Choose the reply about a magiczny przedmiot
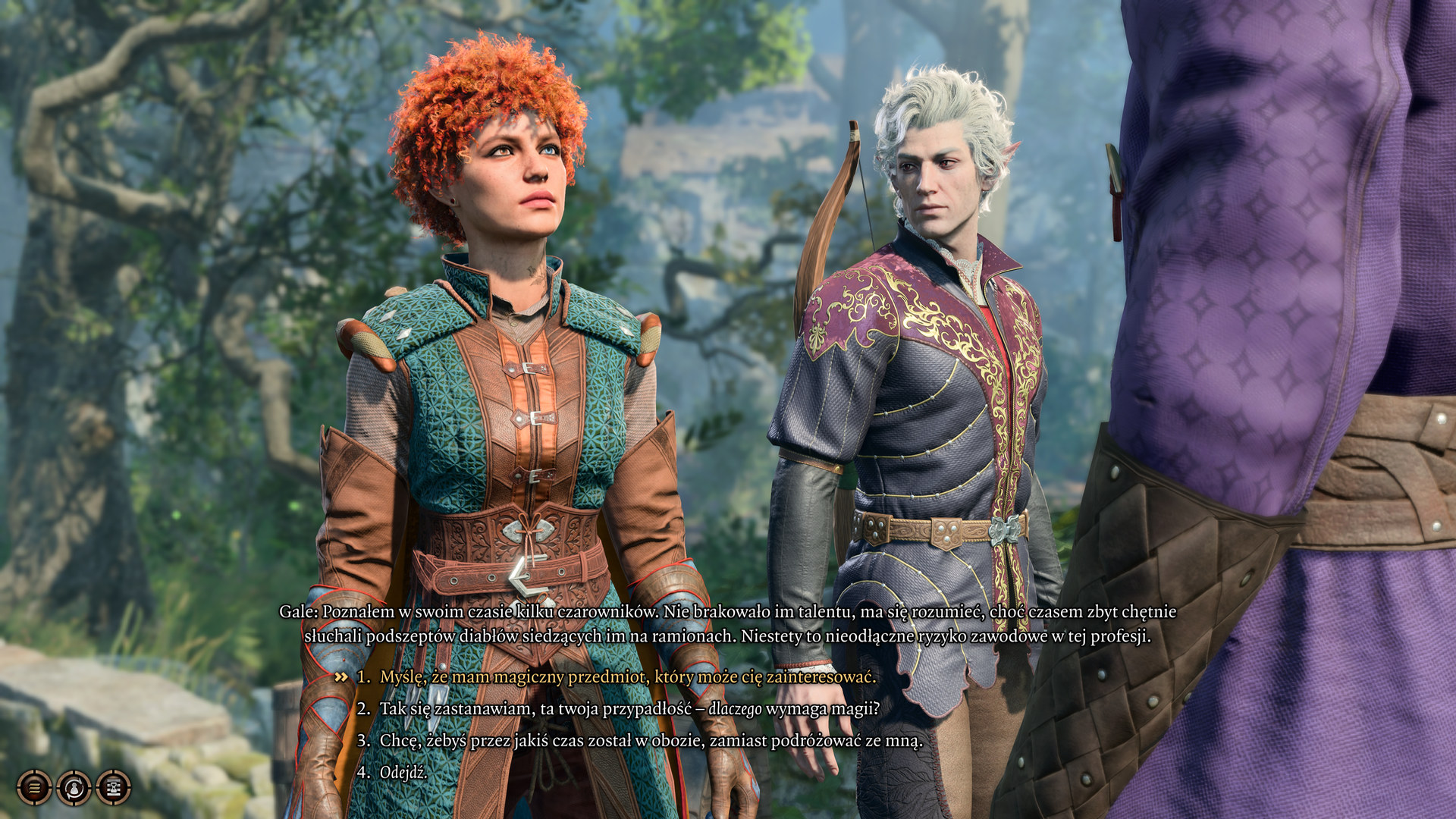The image size is (1456, 819). coord(627,676)
